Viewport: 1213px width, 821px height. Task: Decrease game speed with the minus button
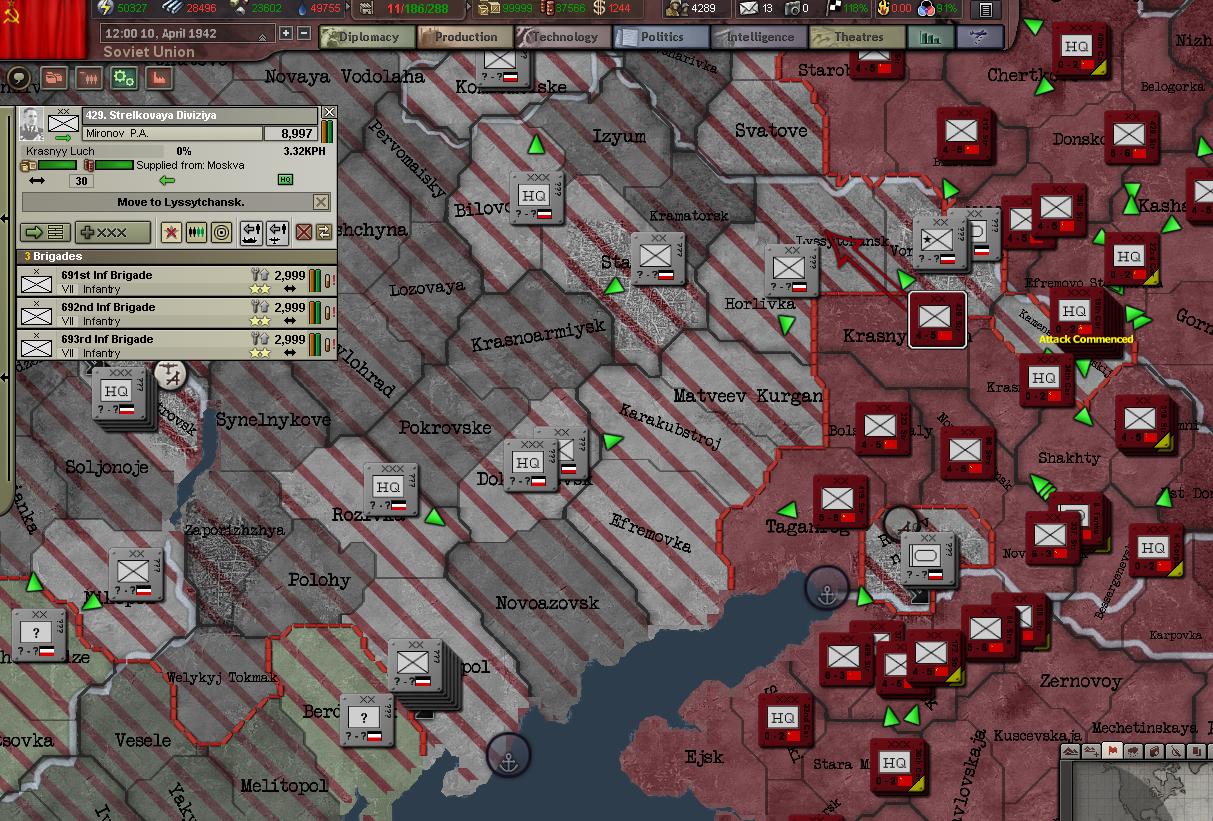[x=303, y=33]
